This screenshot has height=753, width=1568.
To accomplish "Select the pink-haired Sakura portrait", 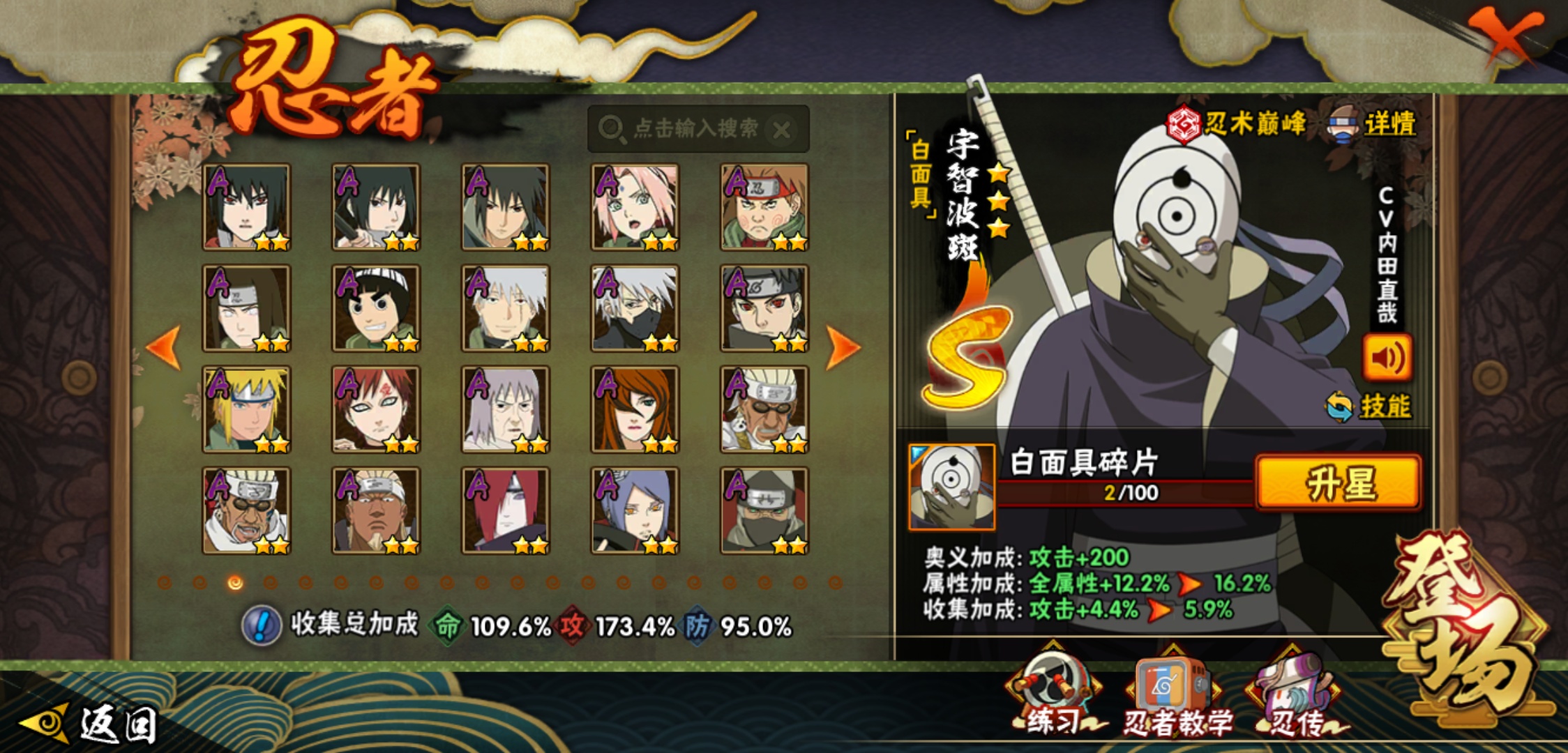I will click(x=635, y=207).
